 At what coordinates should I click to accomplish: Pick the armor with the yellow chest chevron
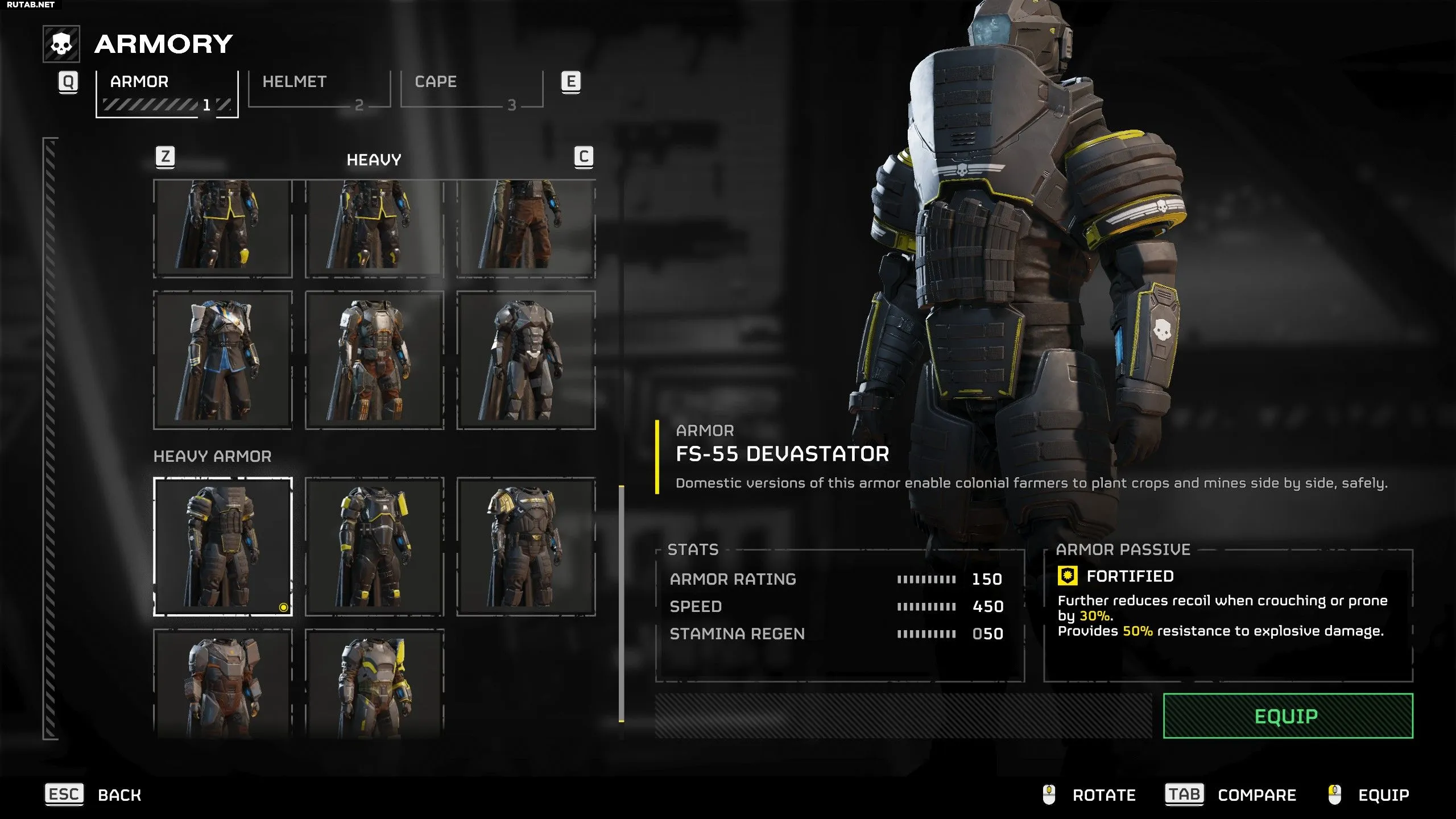pos(374,682)
